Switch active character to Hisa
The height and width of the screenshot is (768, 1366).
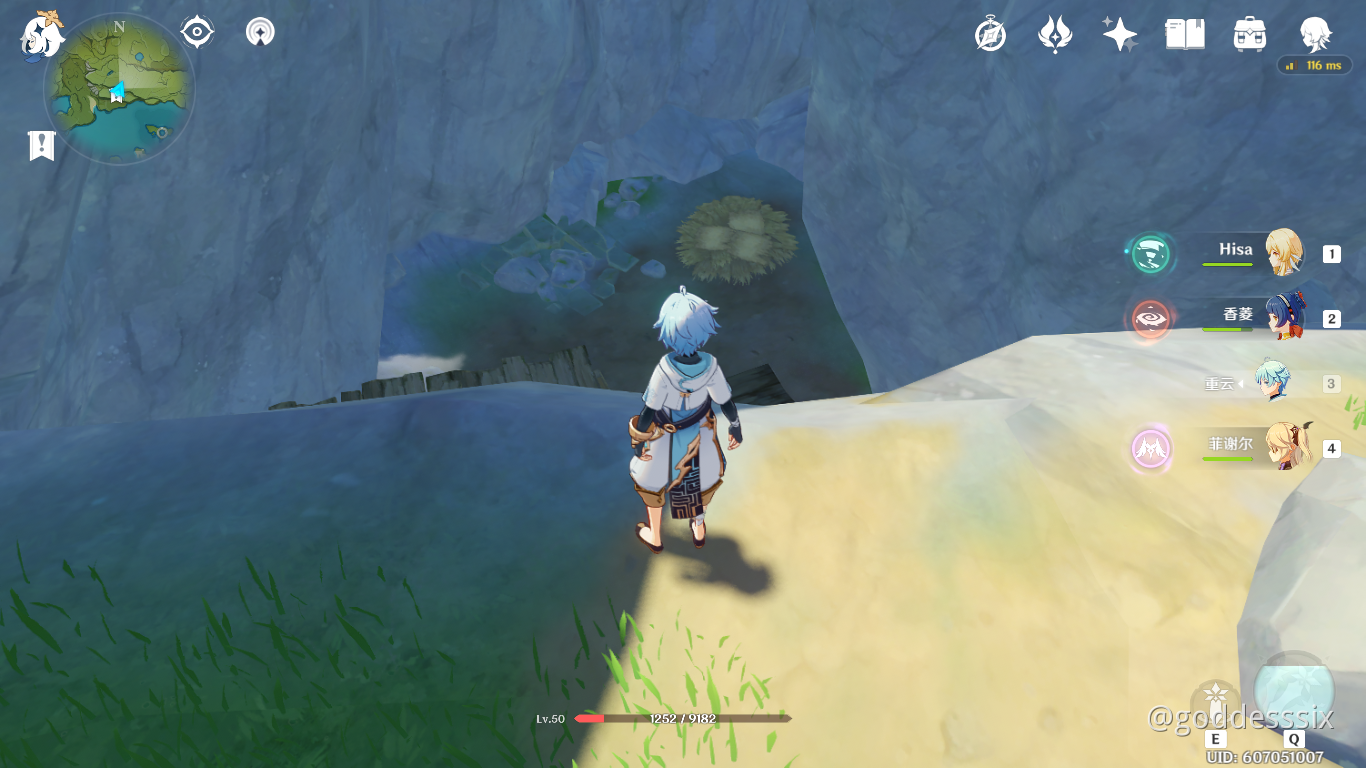(x=1283, y=252)
